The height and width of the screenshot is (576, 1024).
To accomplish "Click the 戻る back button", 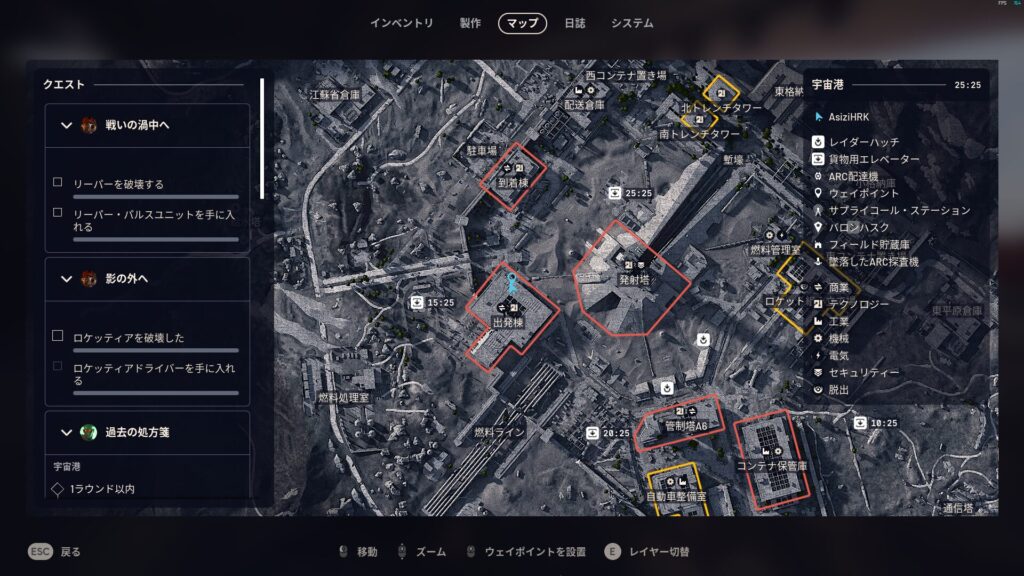I will click(55, 551).
